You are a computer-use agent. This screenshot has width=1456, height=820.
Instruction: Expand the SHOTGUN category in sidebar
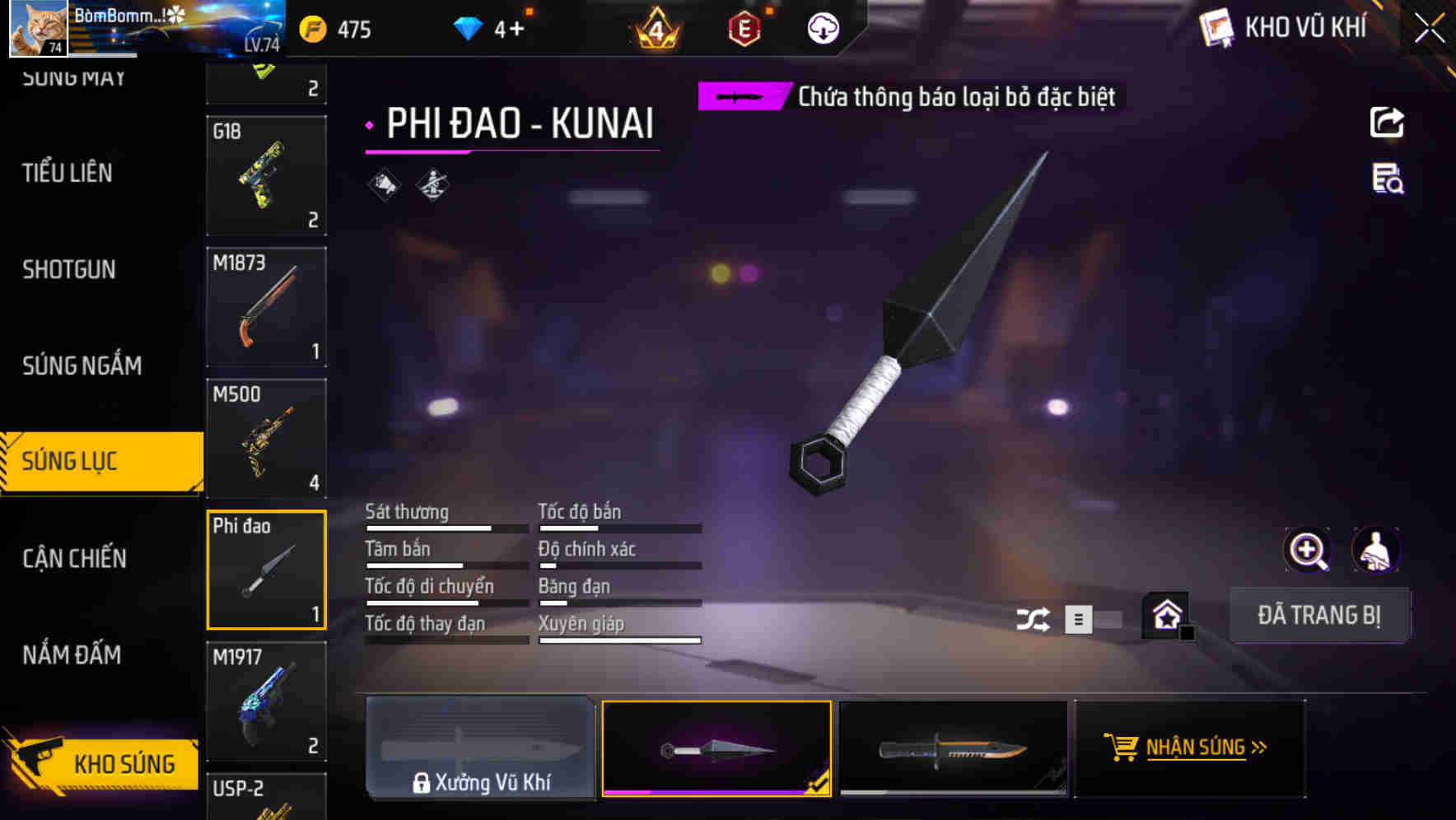[69, 270]
